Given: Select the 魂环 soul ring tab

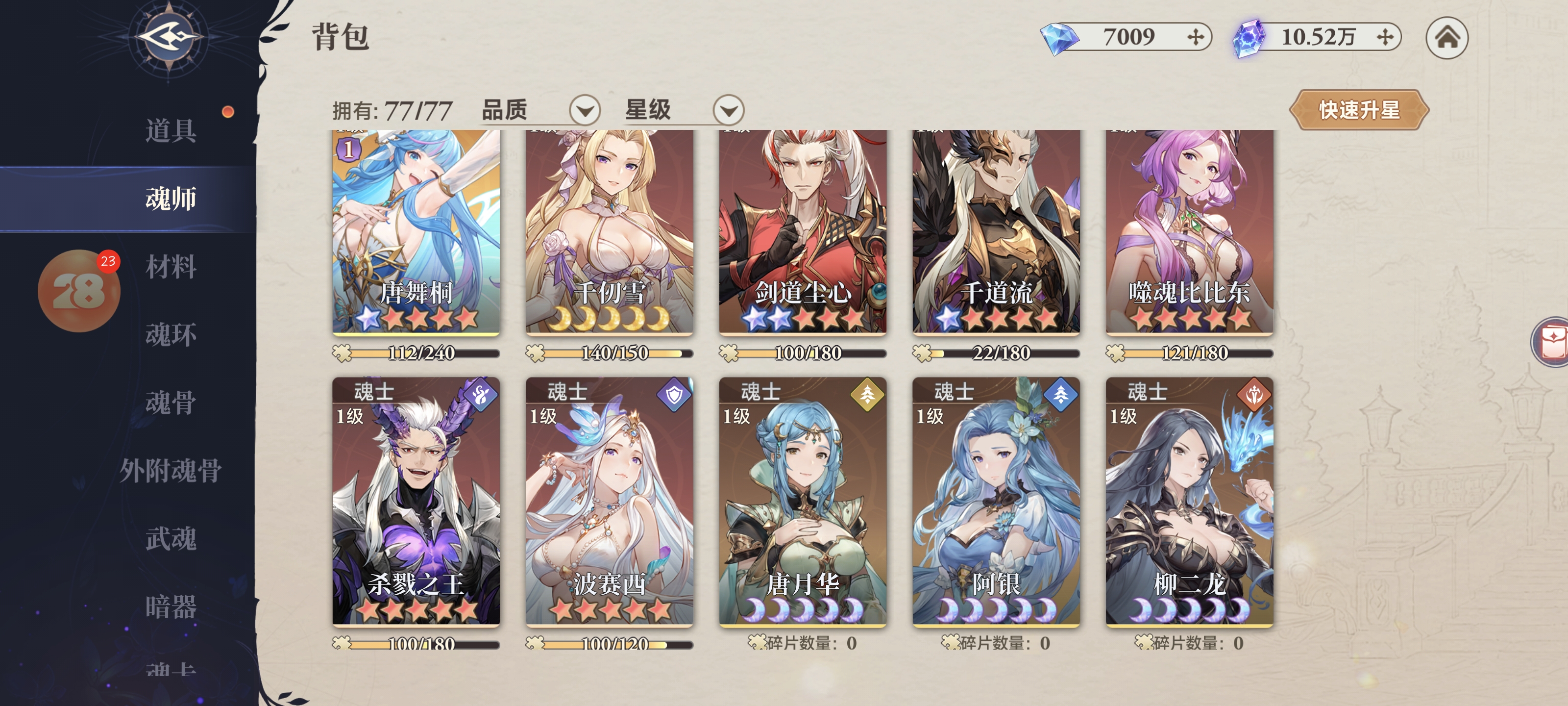Looking at the screenshot, I should tap(171, 334).
